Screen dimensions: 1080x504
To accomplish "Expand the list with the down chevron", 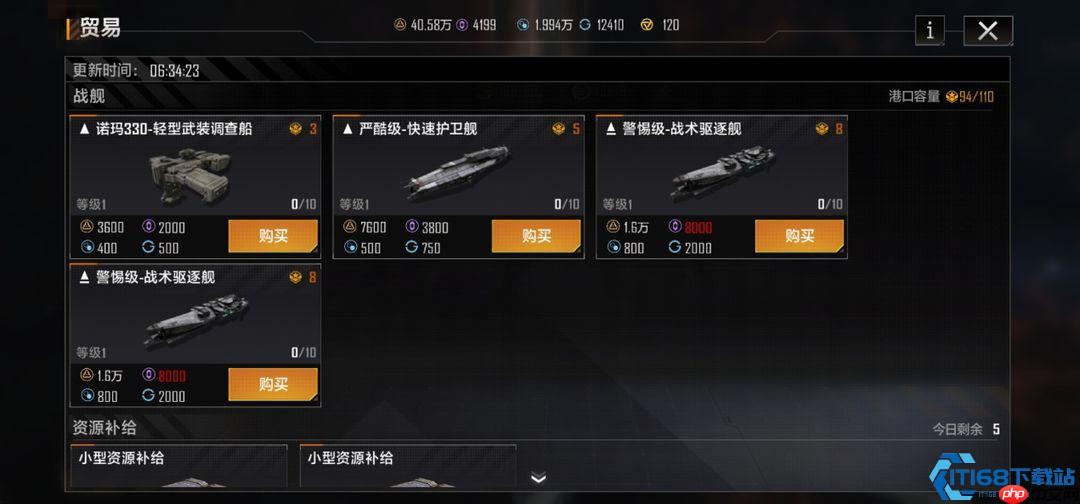I will click(x=538, y=478).
